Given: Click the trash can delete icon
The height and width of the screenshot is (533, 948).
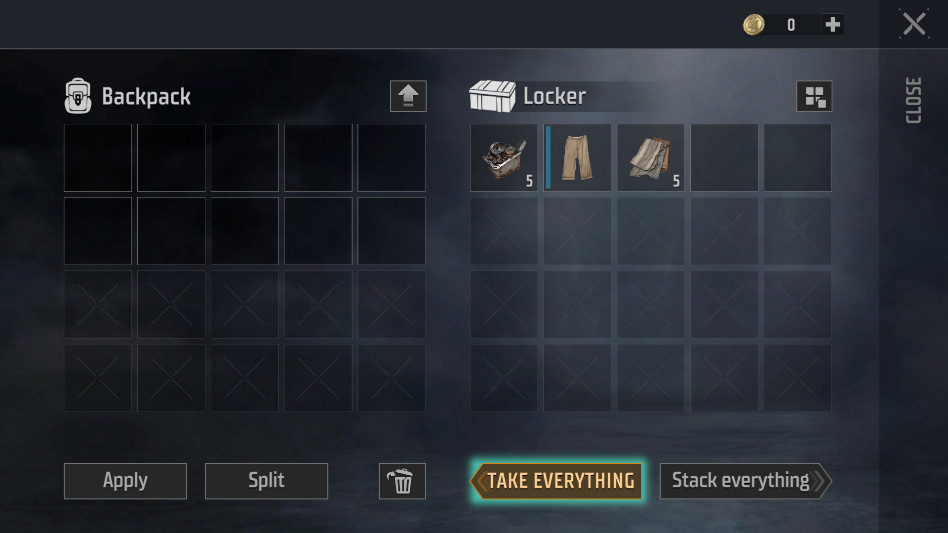Looking at the screenshot, I should [402, 481].
